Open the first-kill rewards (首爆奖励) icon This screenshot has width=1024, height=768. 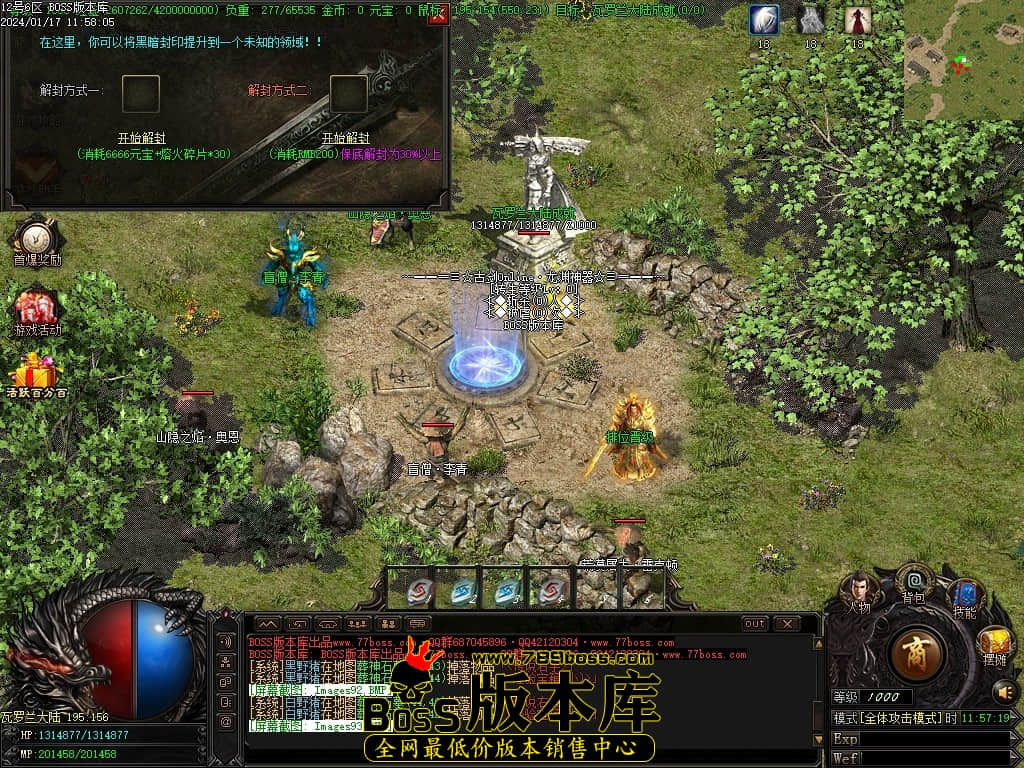[x=37, y=240]
